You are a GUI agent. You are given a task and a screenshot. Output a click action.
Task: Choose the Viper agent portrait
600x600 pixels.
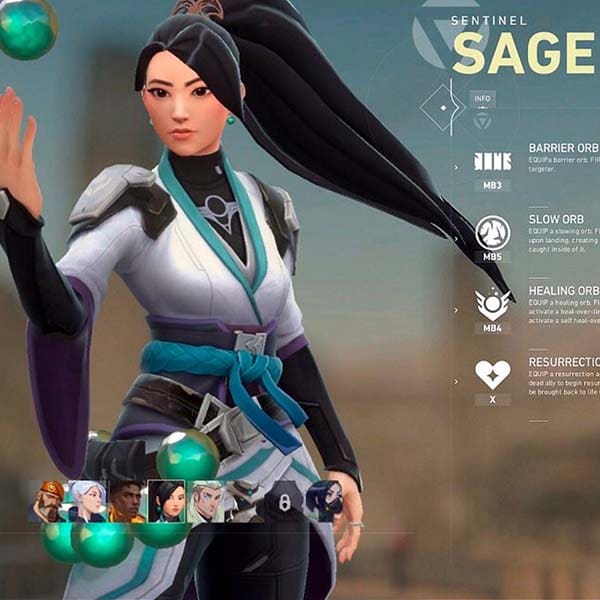tap(324, 501)
